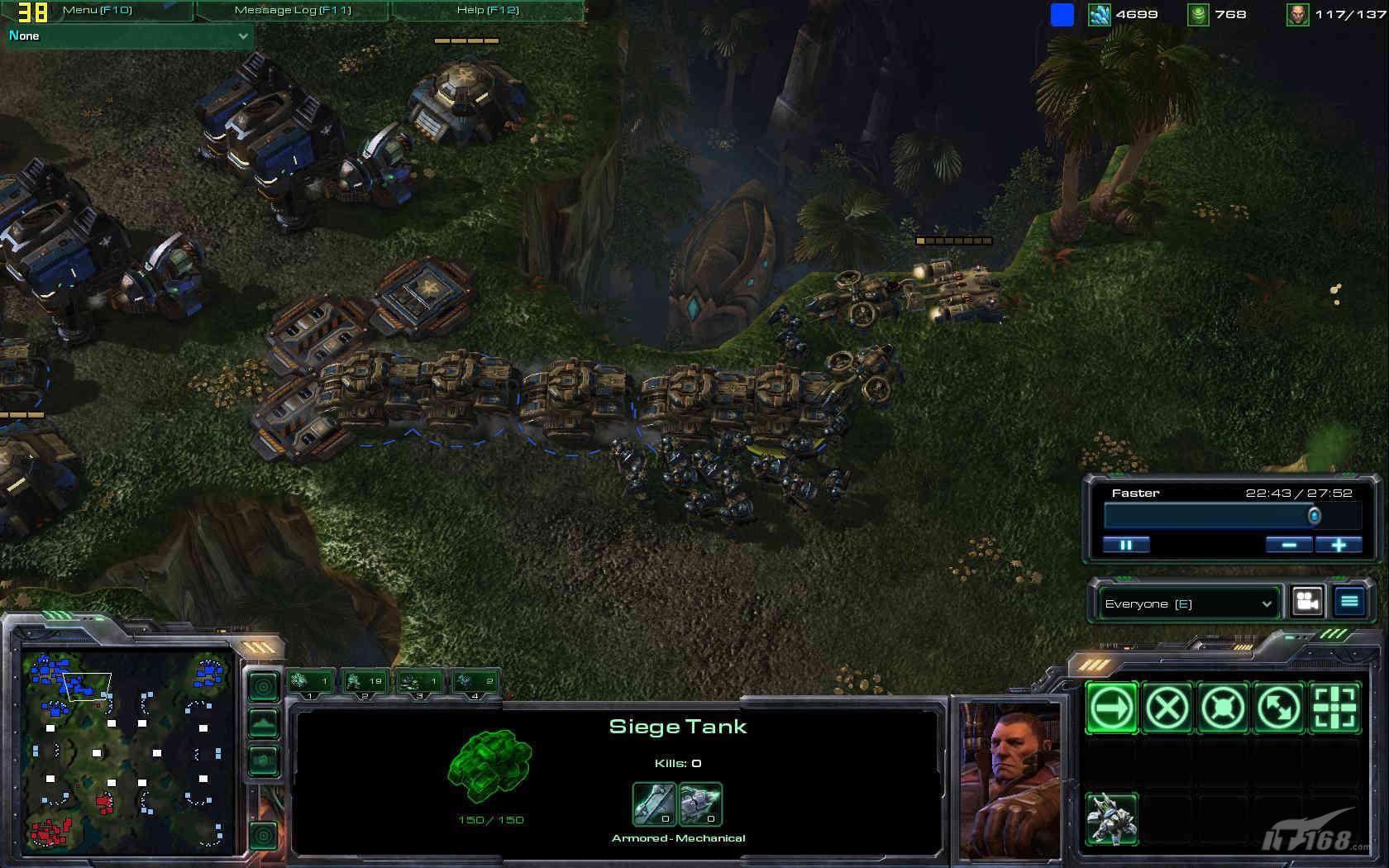Screen dimensions: 1389x868
Task: Increase replay speed with the plus button
Action: pyautogui.click(x=1339, y=545)
